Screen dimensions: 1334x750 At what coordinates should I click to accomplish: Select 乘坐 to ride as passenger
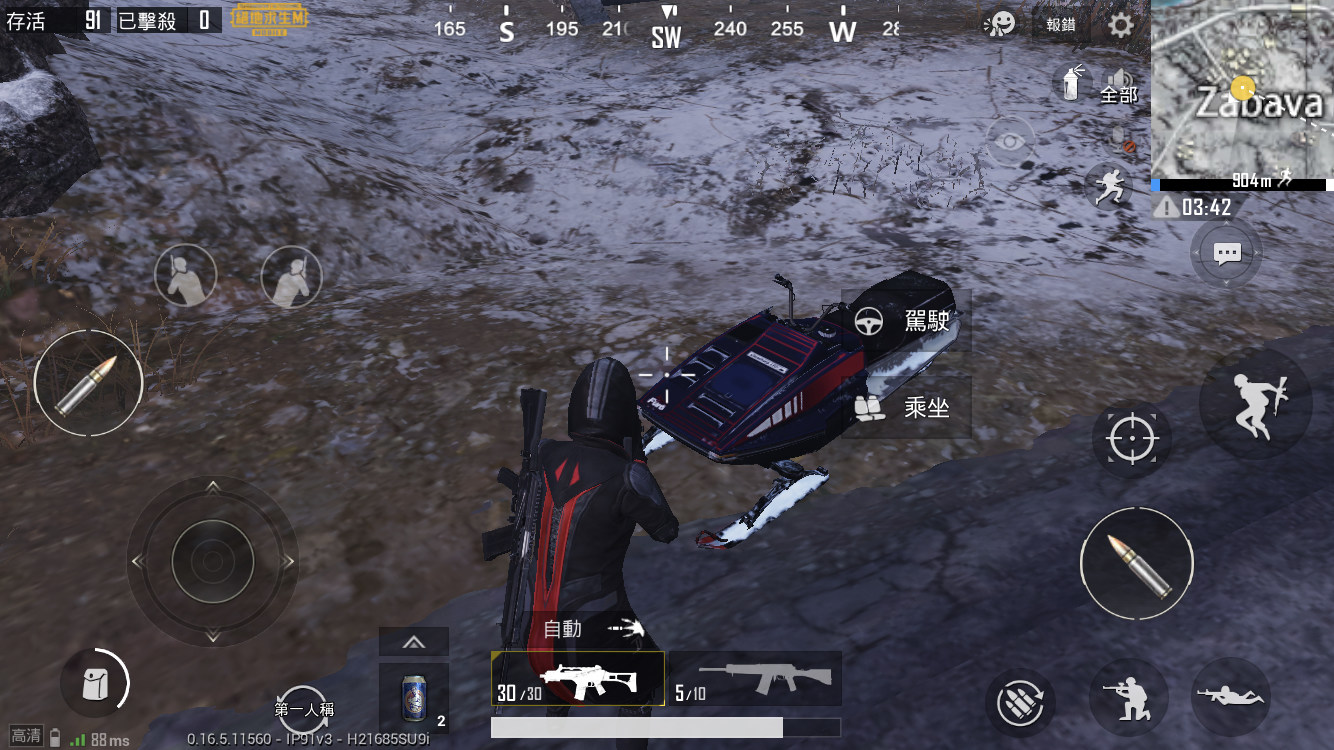click(906, 406)
